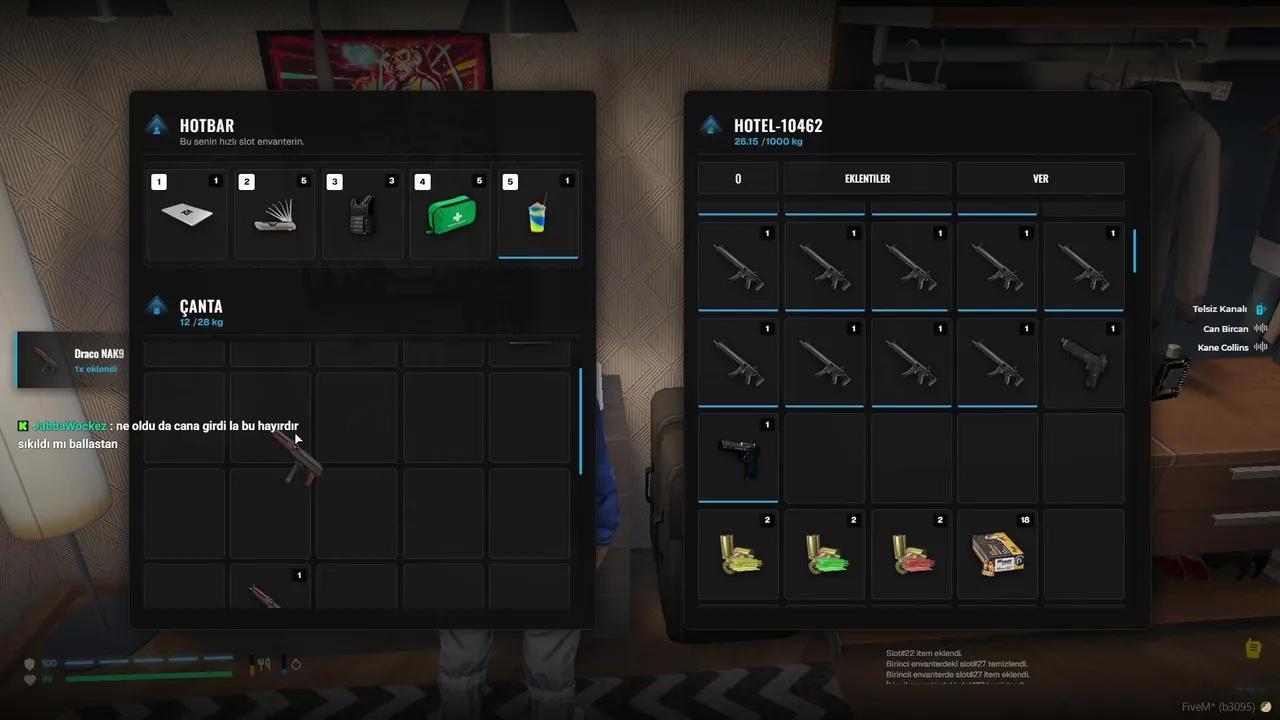
Task: Click the Telsiz Kanalı radio icon
Action: tap(1261, 309)
